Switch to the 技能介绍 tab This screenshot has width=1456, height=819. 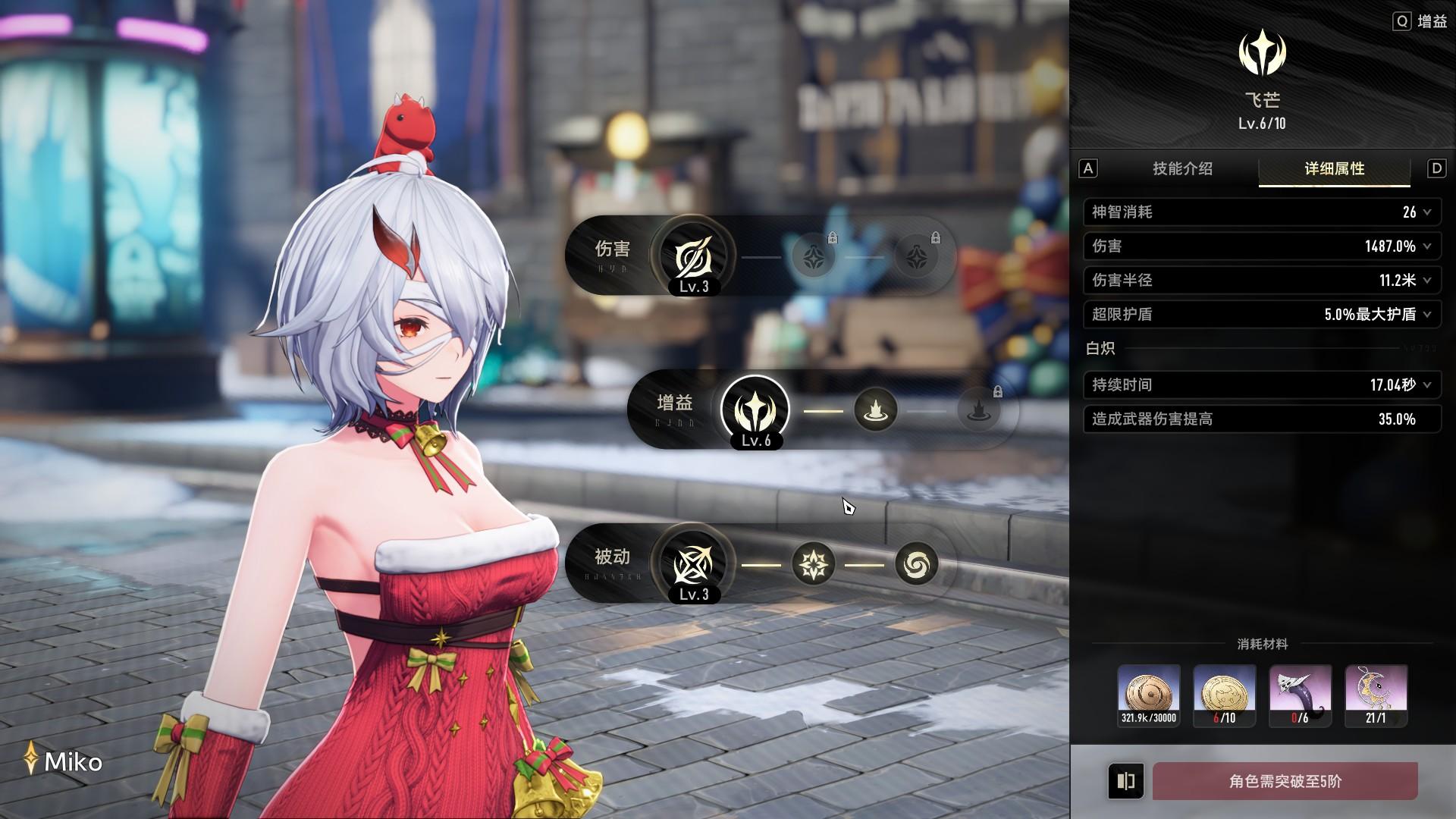click(1182, 168)
